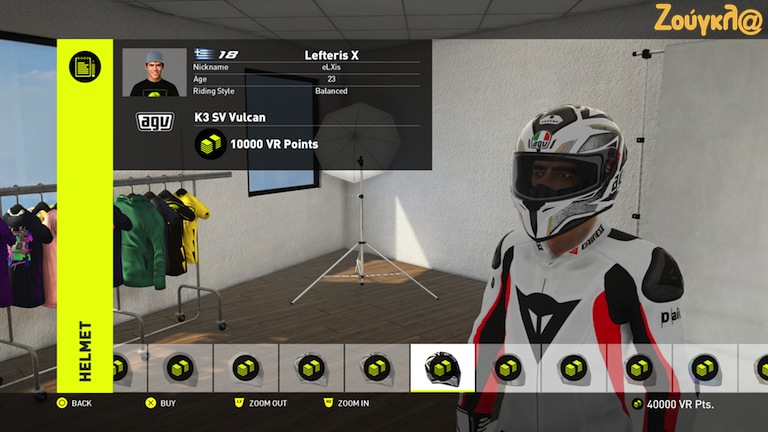
Task: Select the vertical HELMET category label
Action: pos(85,351)
